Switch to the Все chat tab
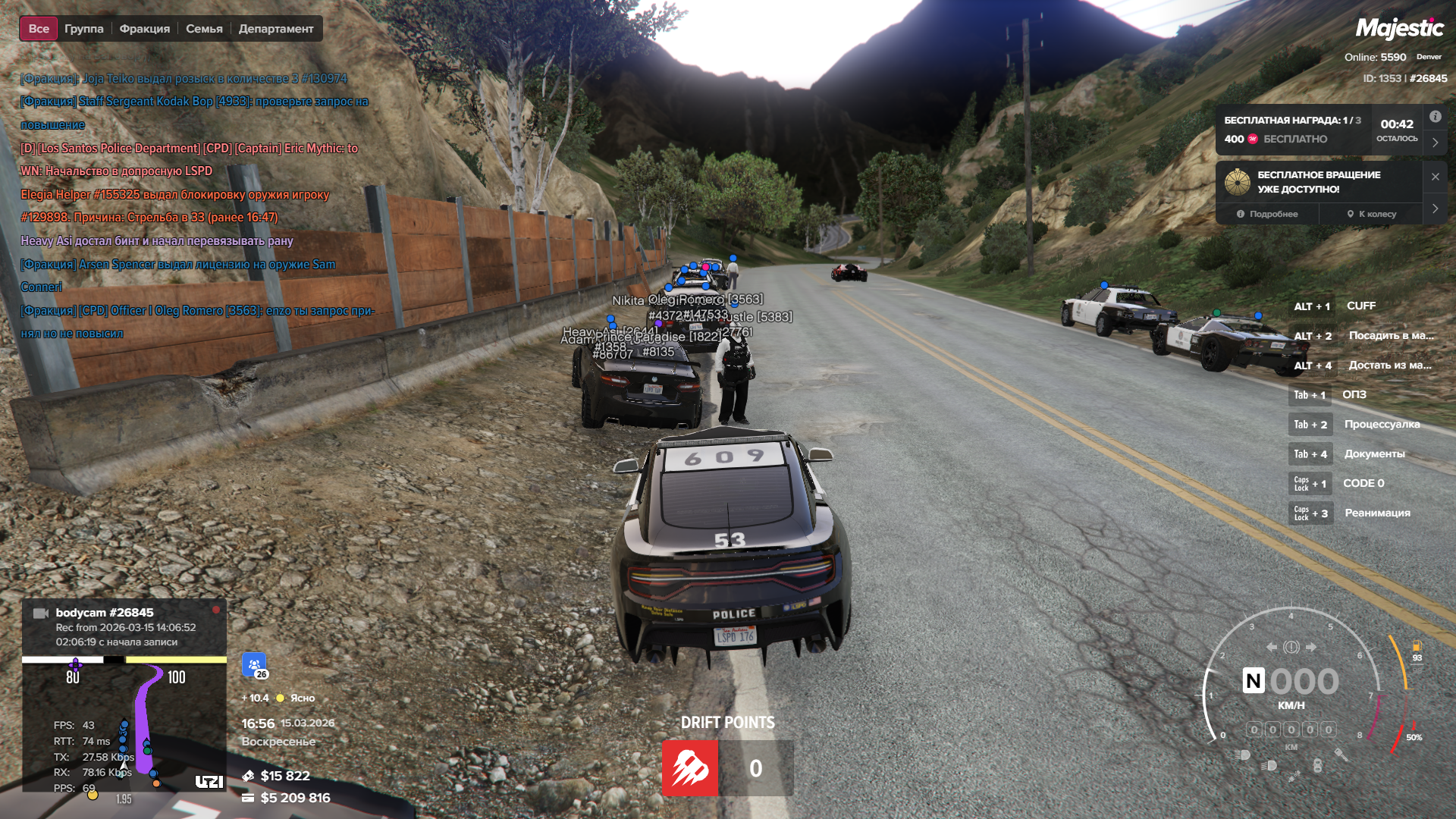The height and width of the screenshot is (819, 1456). point(39,29)
